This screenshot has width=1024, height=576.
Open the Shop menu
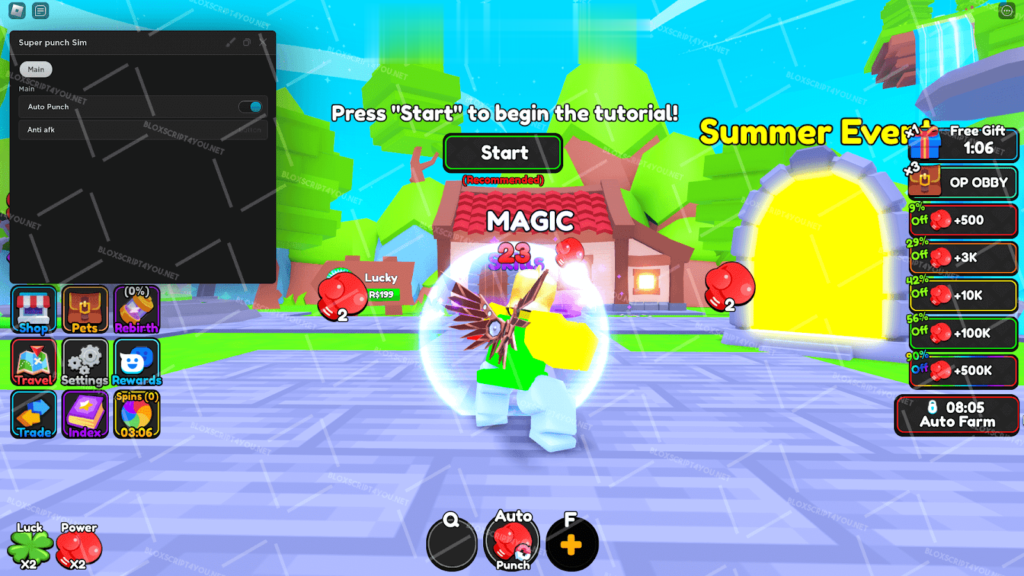[35, 310]
